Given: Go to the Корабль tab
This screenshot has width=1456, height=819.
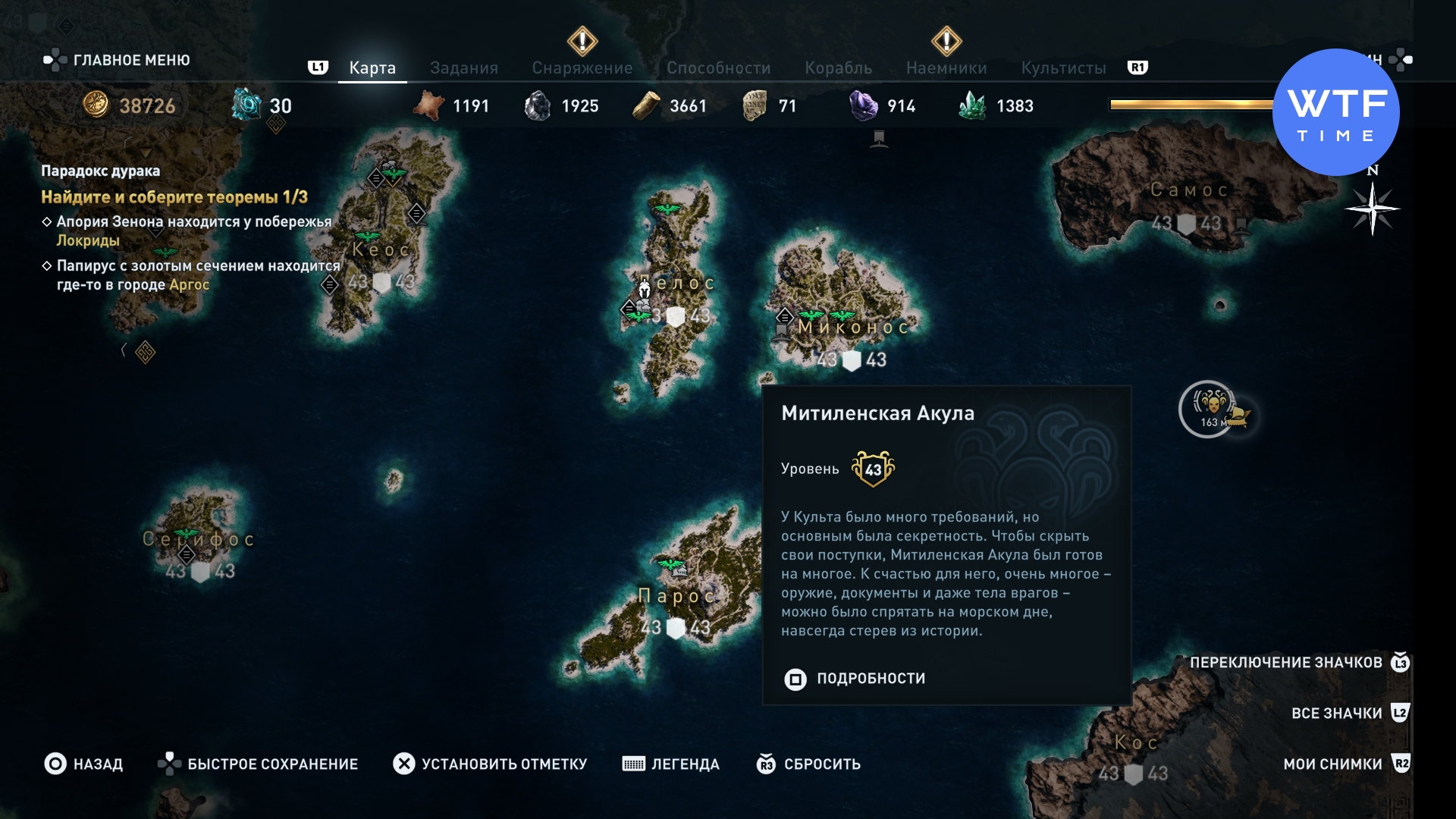Looking at the screenshot, I should coord(838,68).
